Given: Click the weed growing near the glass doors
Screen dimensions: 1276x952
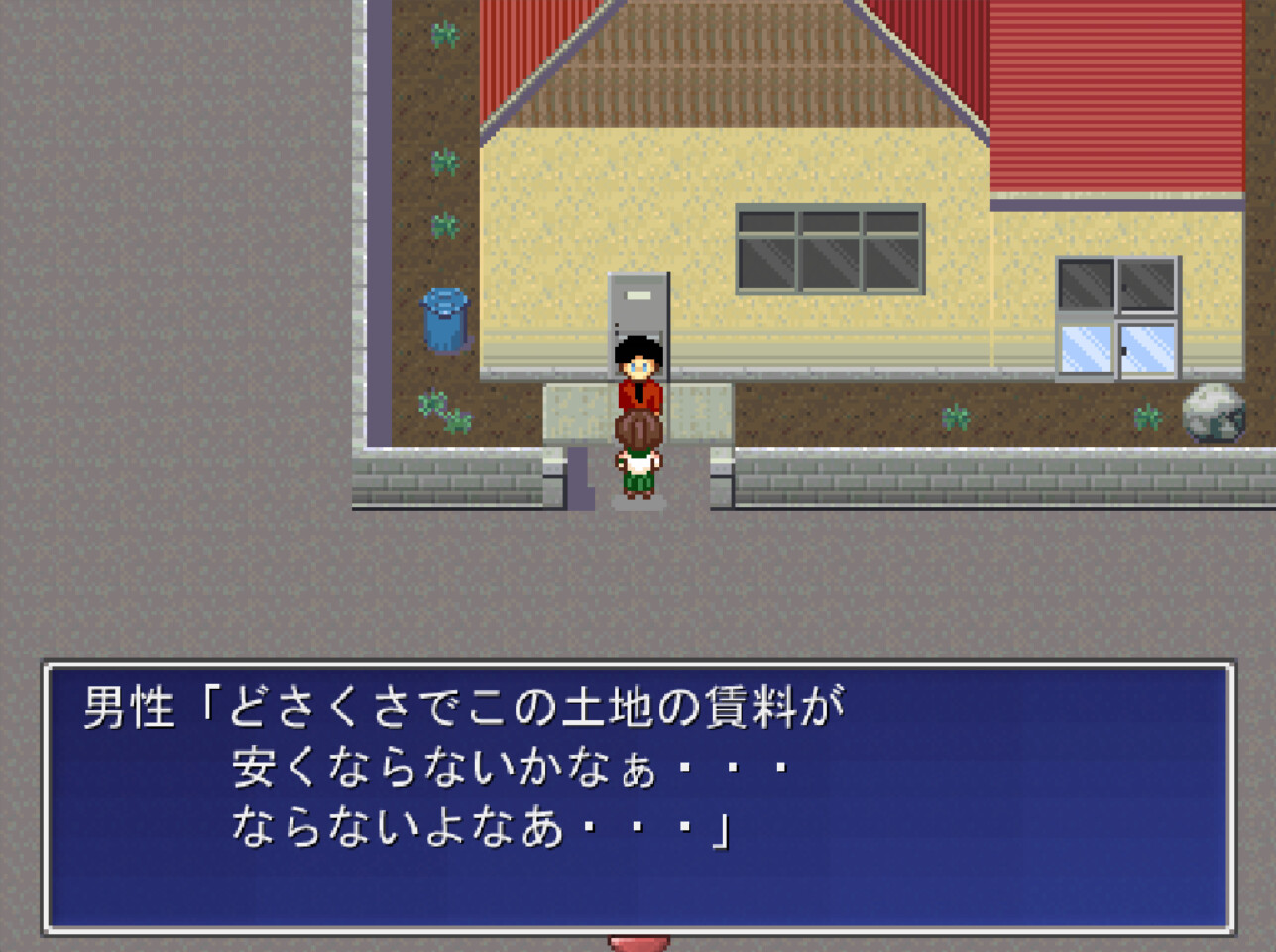Looking at the screenshot, I should coord(1149,415).
